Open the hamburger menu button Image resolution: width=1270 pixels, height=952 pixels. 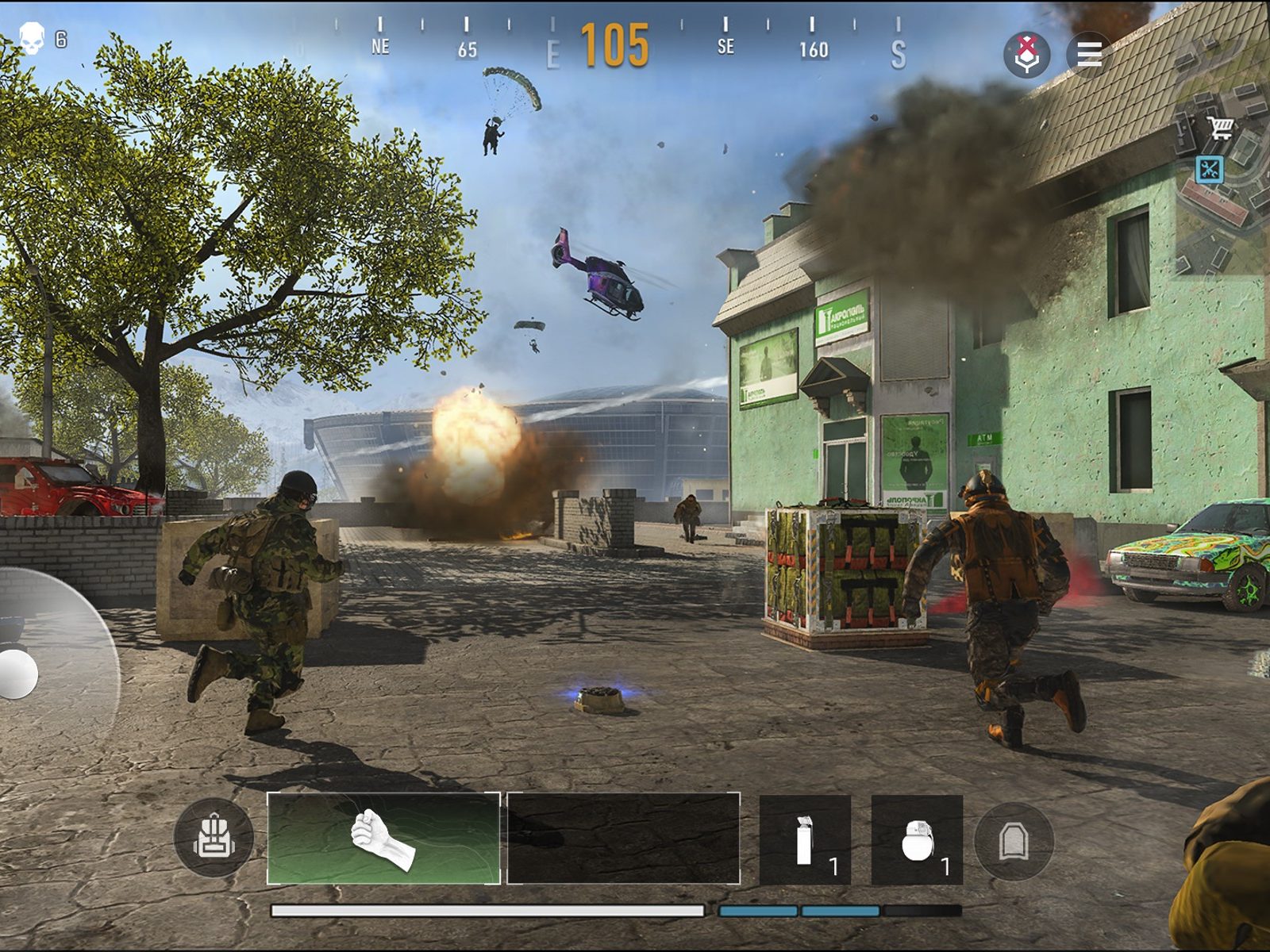coord(1088,54)
